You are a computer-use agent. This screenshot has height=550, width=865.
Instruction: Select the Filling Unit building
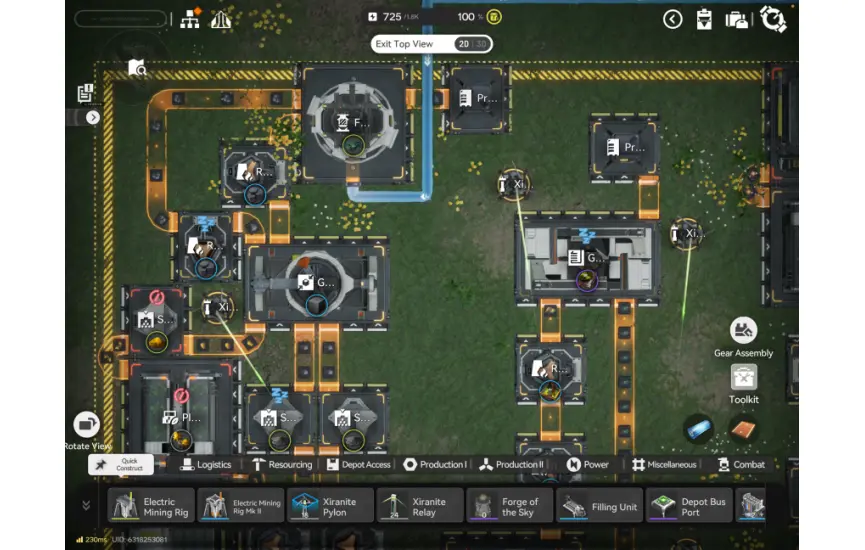click(600, 507)
